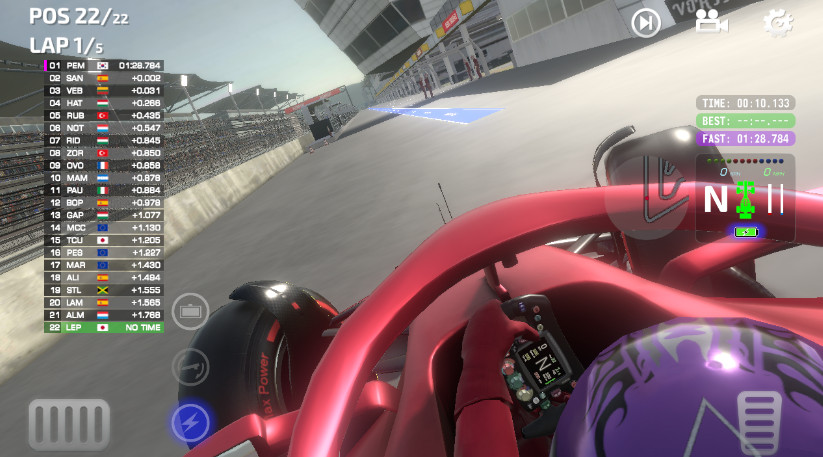Tap the round DRS wing button
This screenshot has height=457, width=823.
189,367
